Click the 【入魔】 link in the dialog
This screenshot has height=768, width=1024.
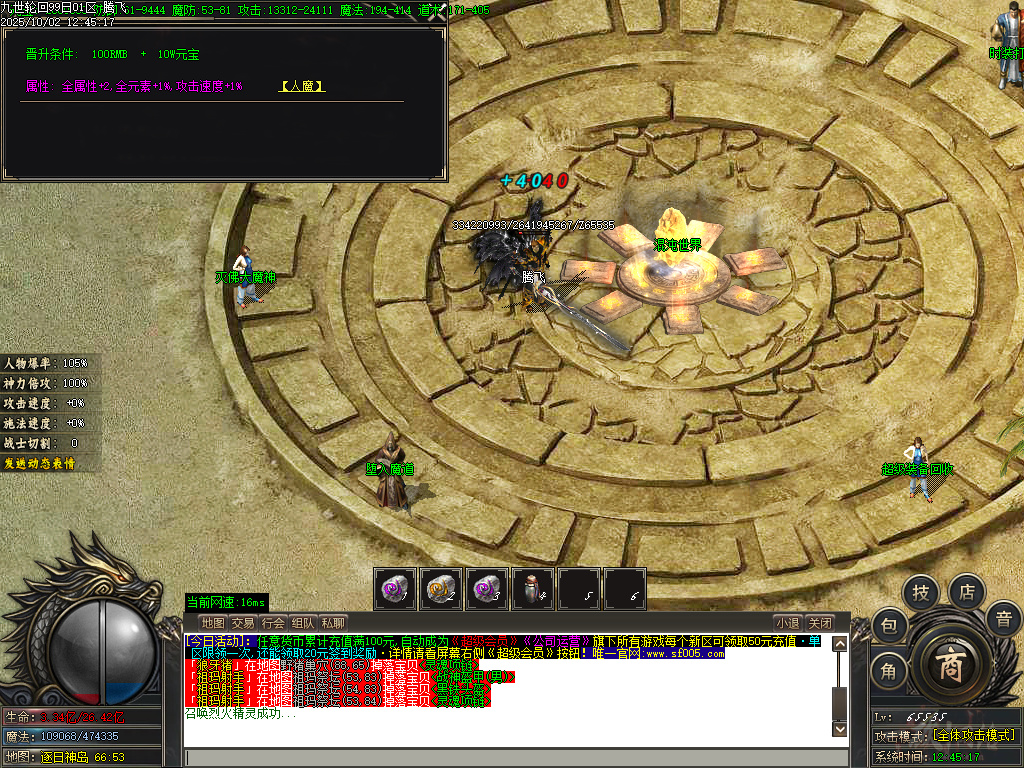click(302, 87)
